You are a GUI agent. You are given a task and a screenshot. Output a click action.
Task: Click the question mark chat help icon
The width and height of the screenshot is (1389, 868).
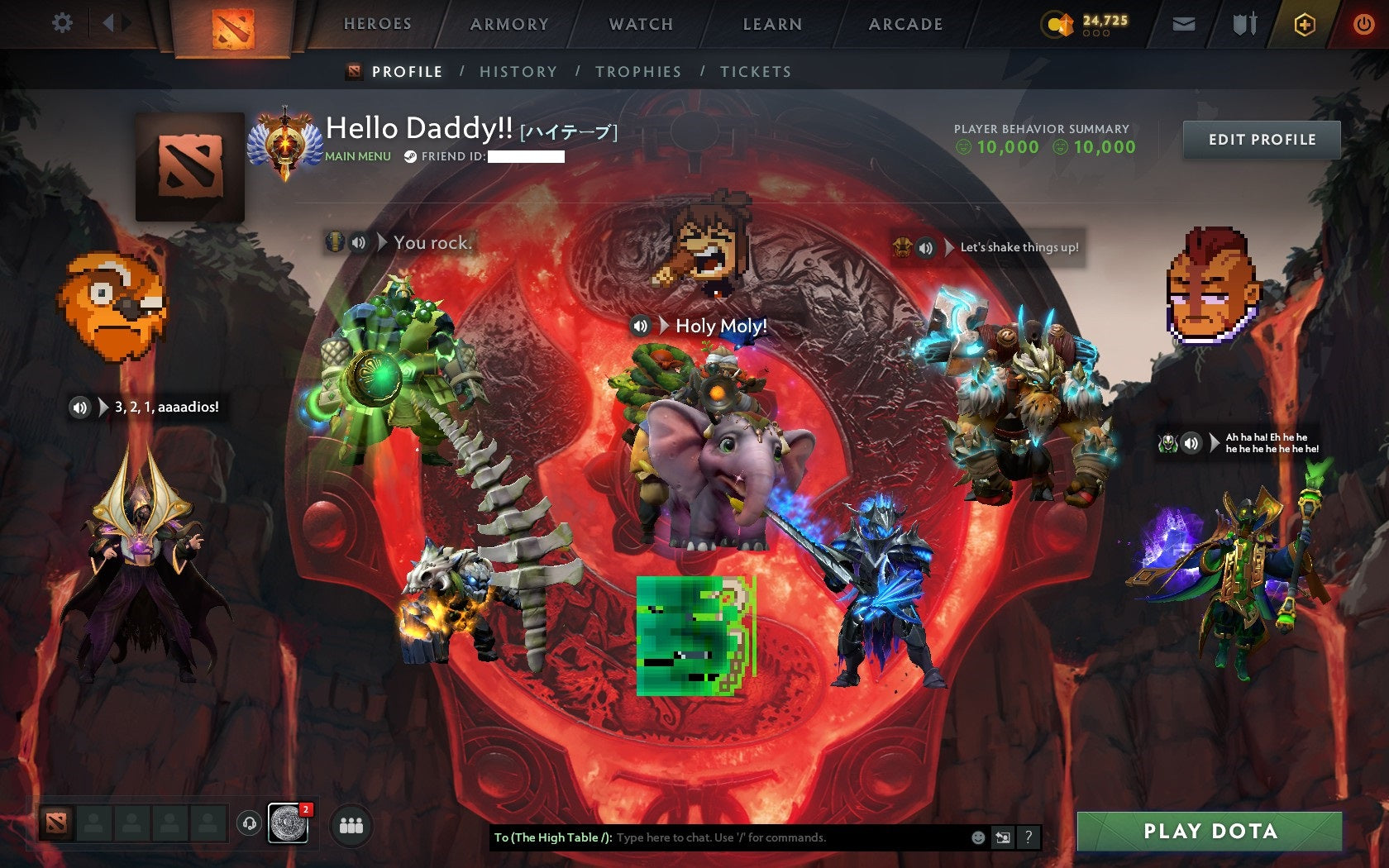(1029, 837)
